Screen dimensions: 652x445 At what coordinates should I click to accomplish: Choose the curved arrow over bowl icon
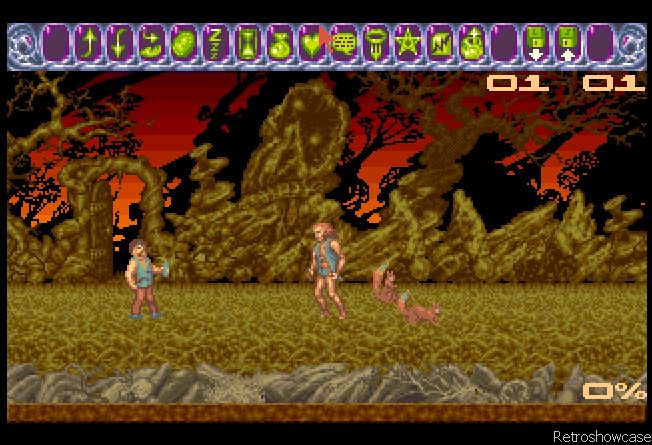tap(152, 44)
